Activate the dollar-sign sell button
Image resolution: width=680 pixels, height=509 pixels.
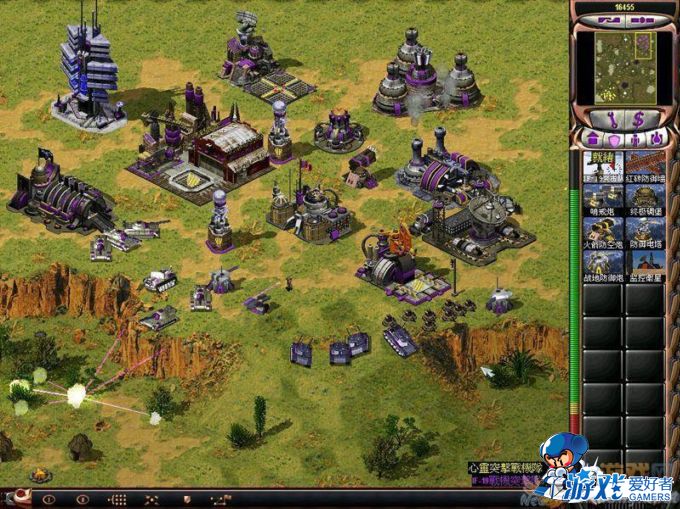coord(638,118)
